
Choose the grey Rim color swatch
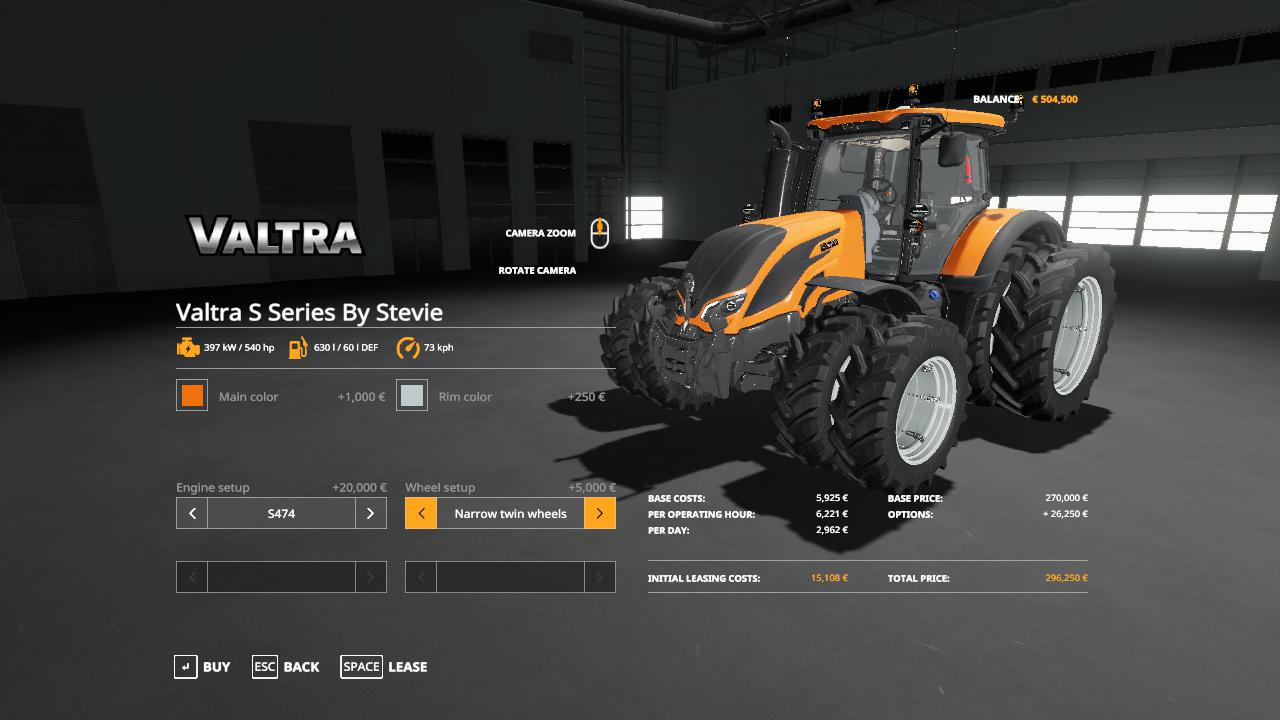412,396
